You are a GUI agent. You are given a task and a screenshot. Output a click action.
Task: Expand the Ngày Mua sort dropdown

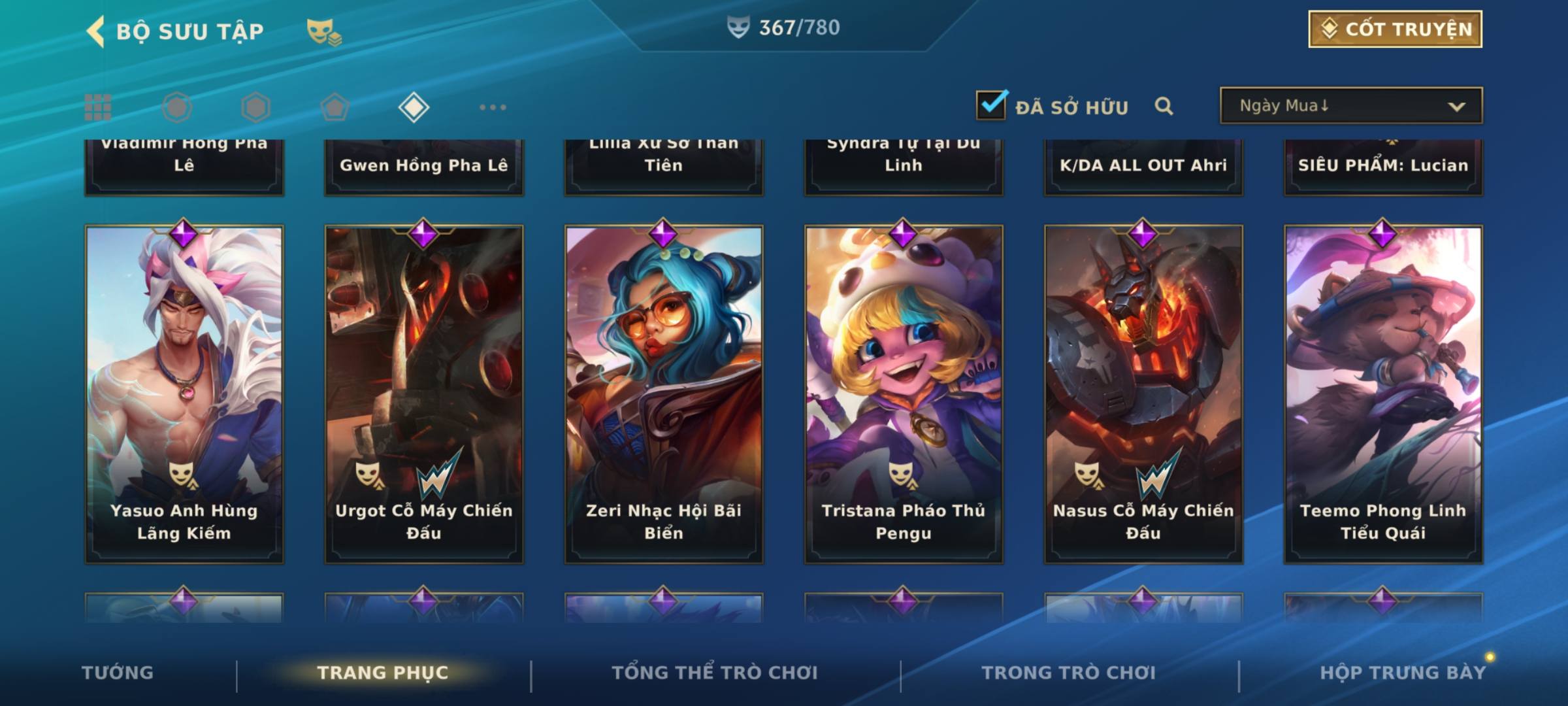(x=1351, y=106)
